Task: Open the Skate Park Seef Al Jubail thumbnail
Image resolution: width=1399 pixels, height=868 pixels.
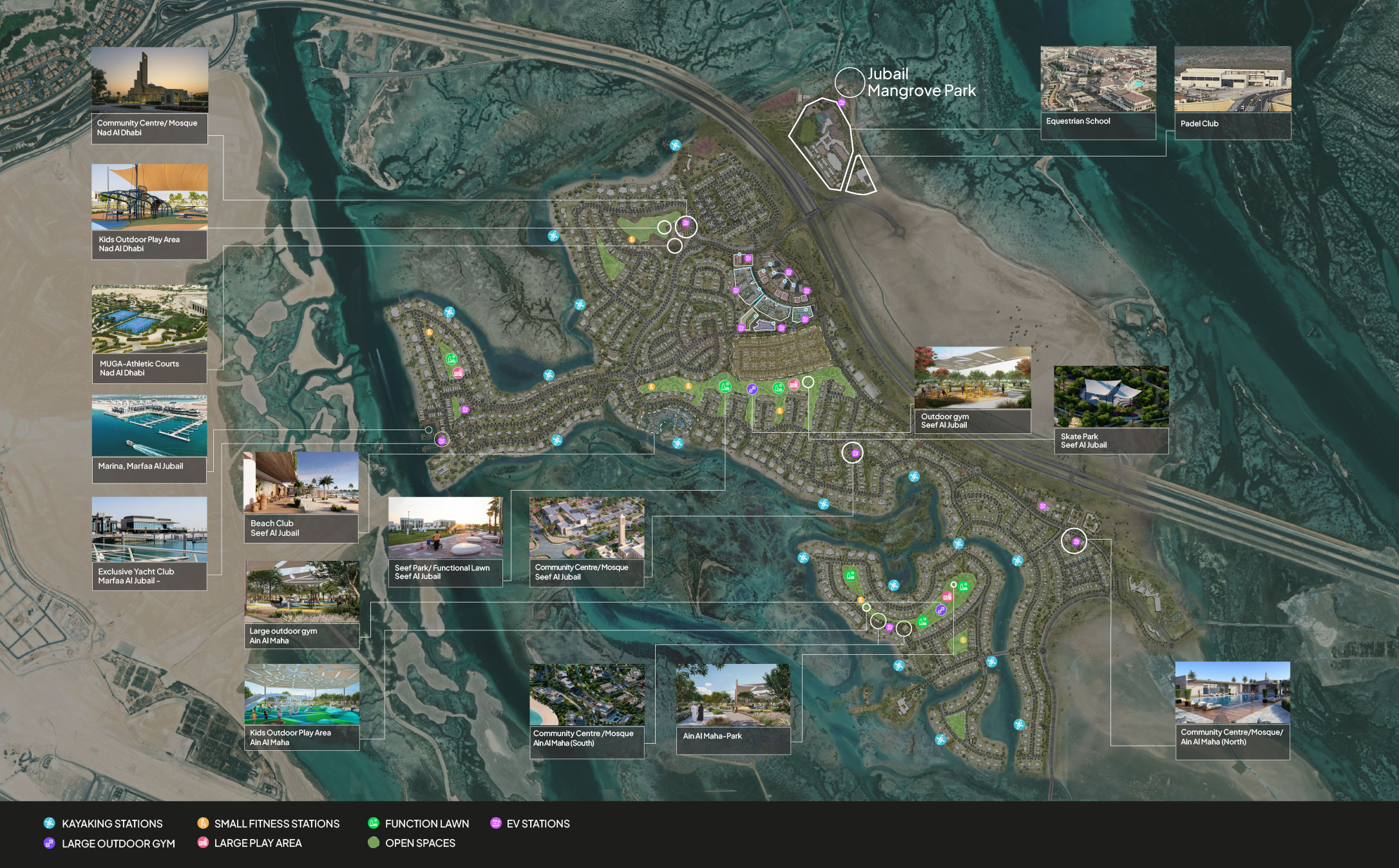Action: [x=1111, y=397]
